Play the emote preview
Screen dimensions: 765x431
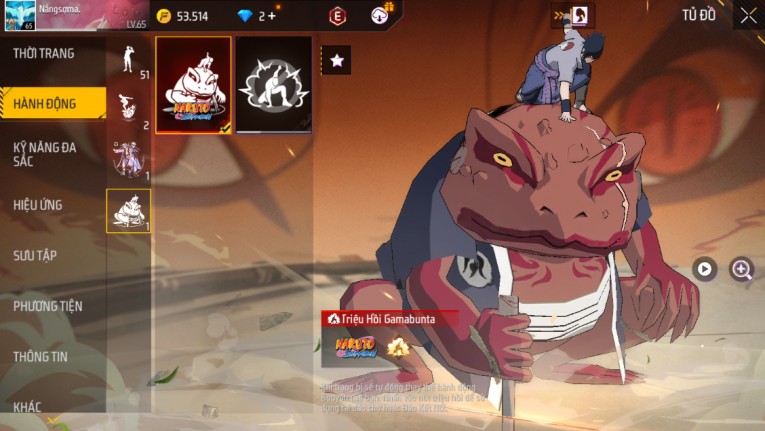click(705, 268)
